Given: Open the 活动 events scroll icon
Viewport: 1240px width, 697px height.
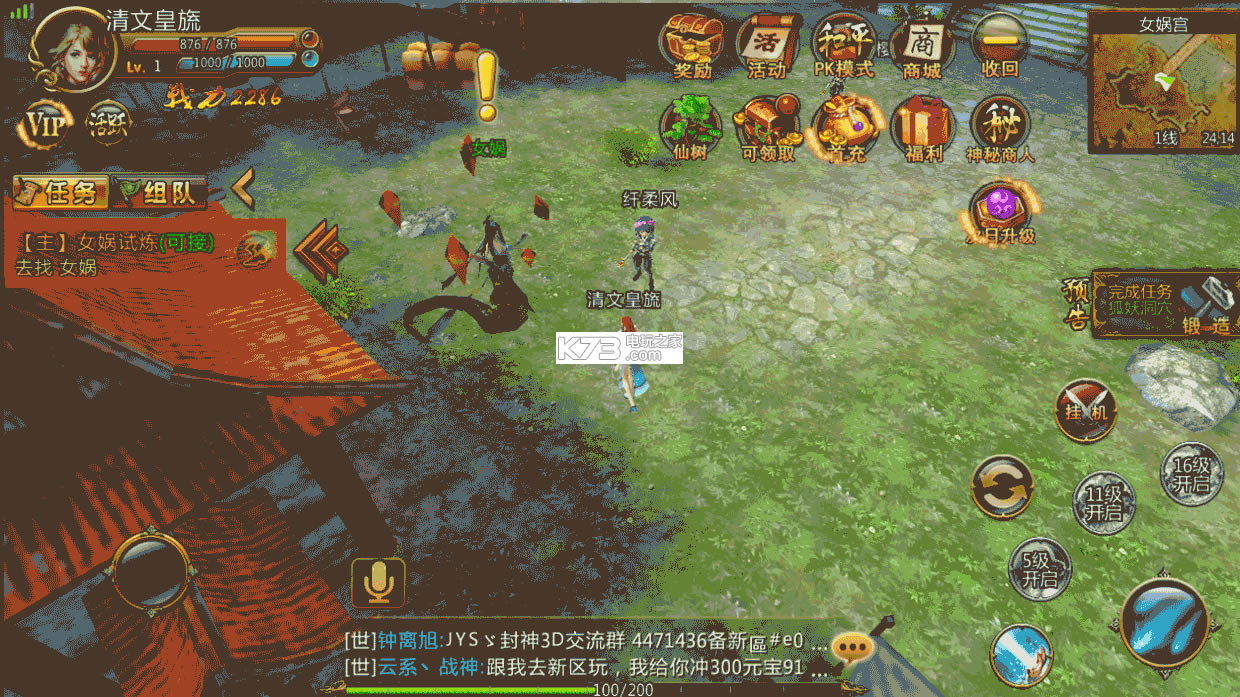Looking at the screenshot, I should click(767, 45).
